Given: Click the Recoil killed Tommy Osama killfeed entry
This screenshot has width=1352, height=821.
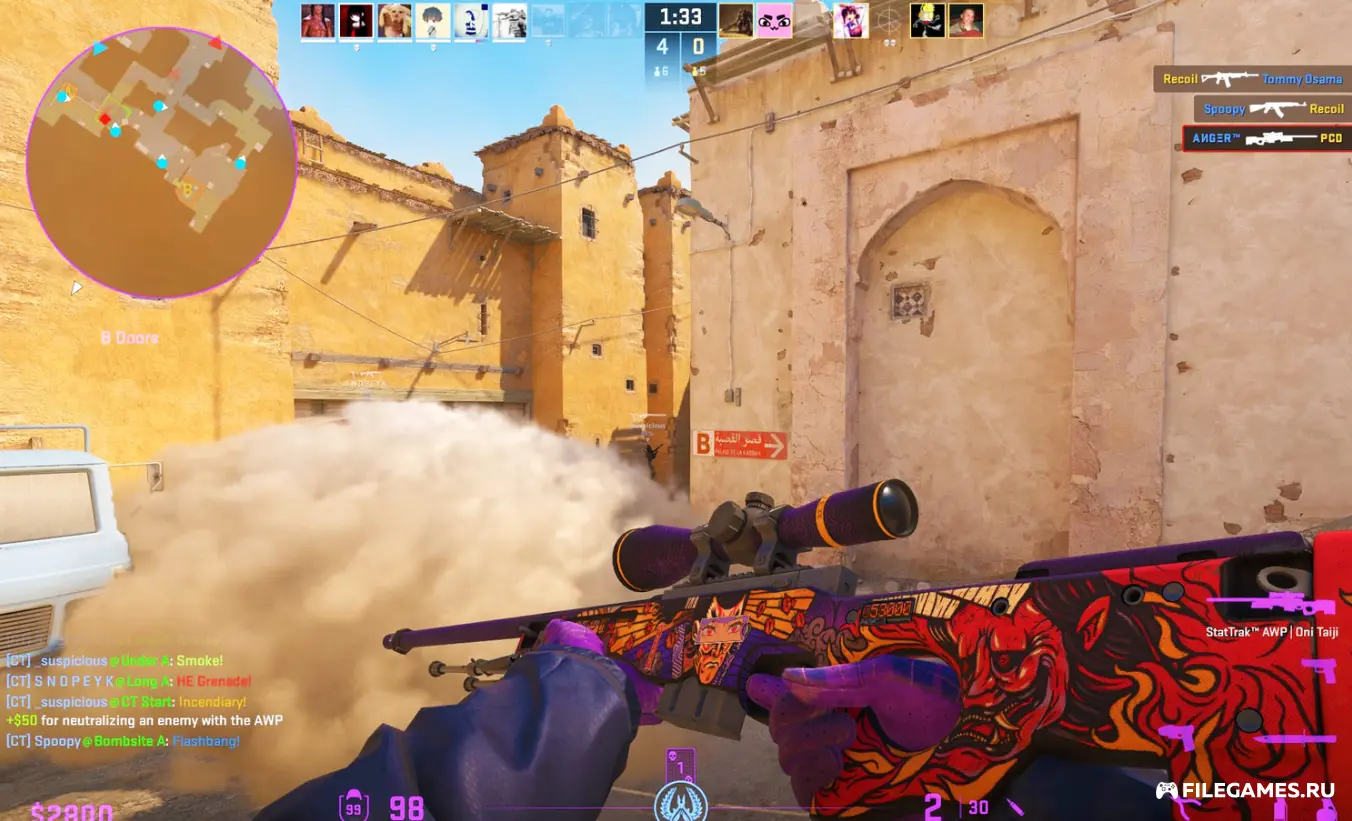Looking at the screenshot, I should click(1252, 79).
